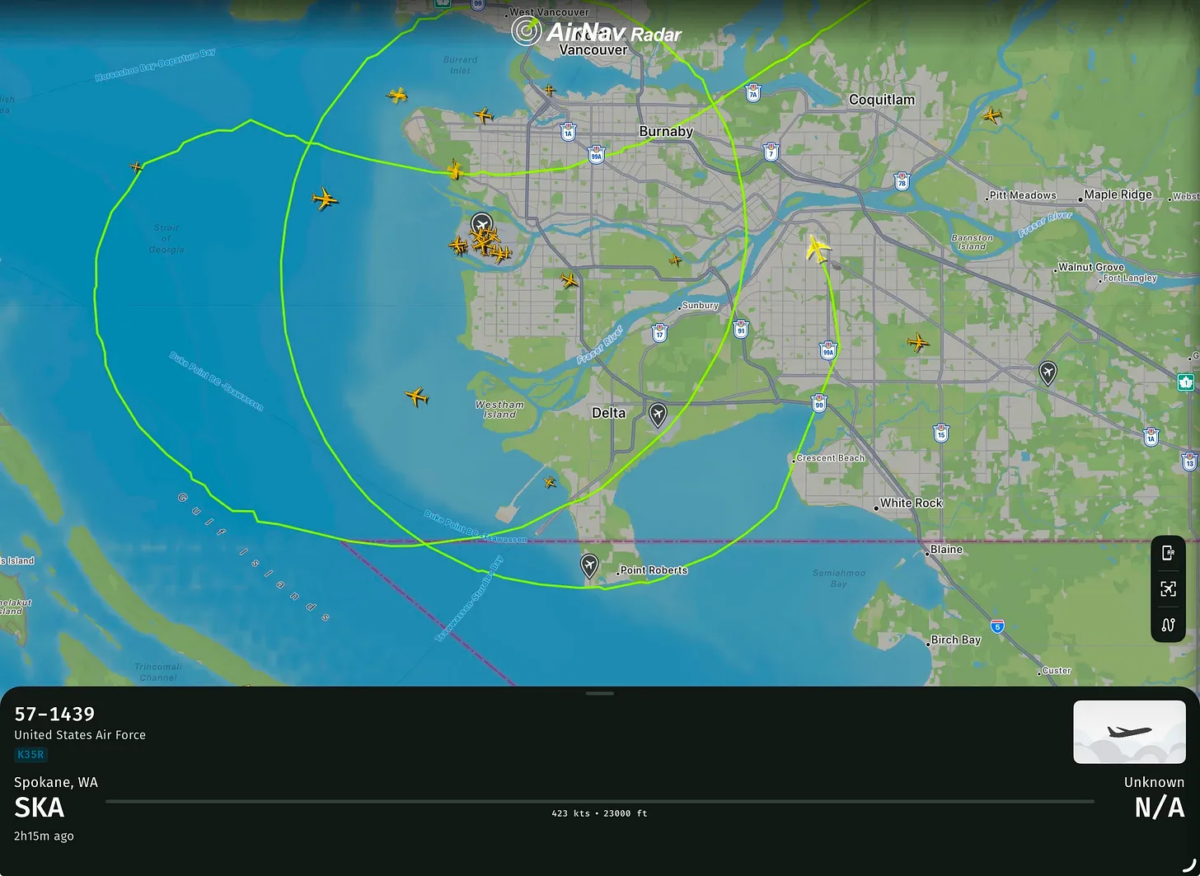
Task: Center map on the tracked aircraft
Action: (1168, 589)
